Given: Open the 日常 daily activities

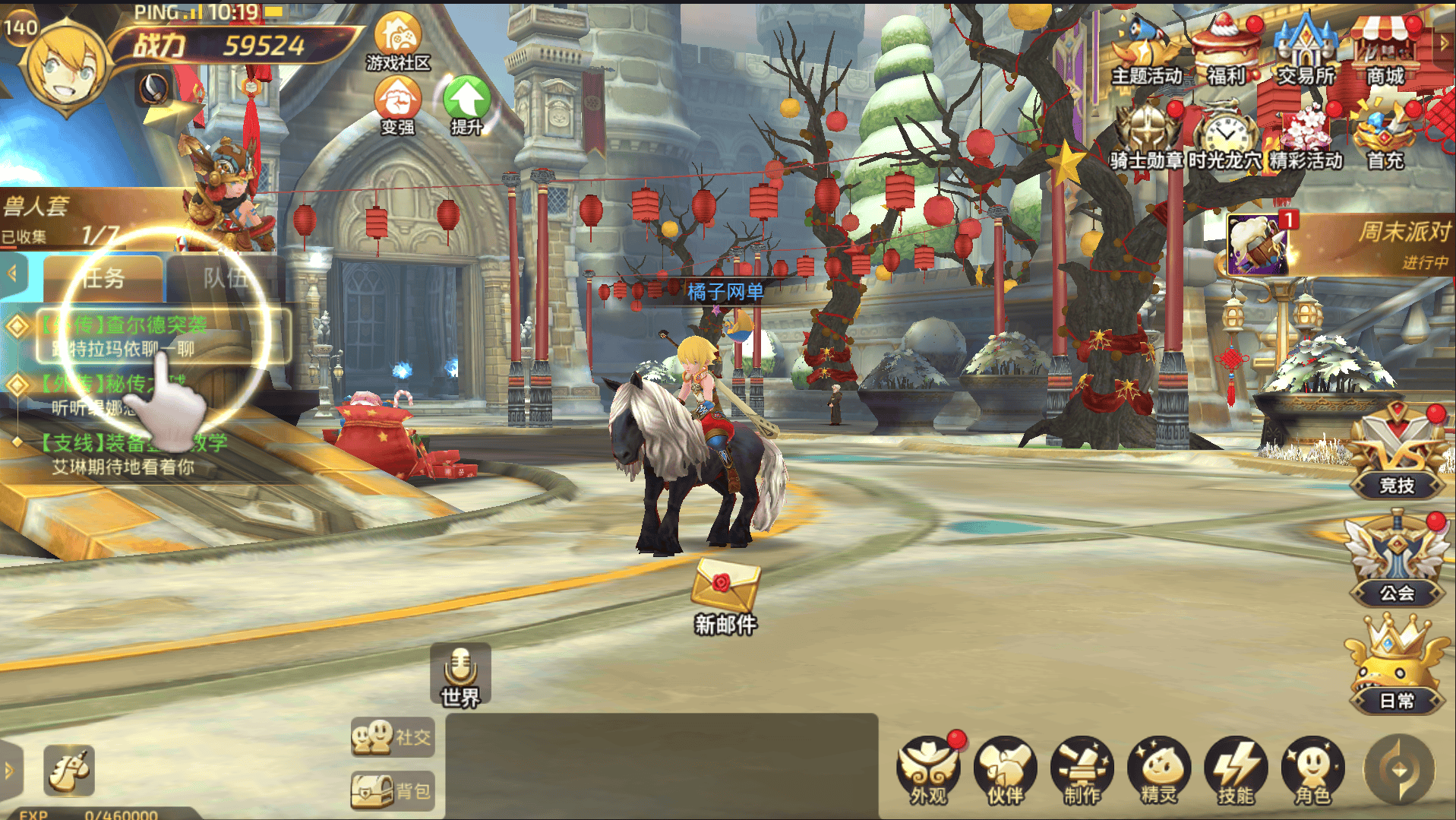Looking at the screenshot, I should pos(1397,670).
